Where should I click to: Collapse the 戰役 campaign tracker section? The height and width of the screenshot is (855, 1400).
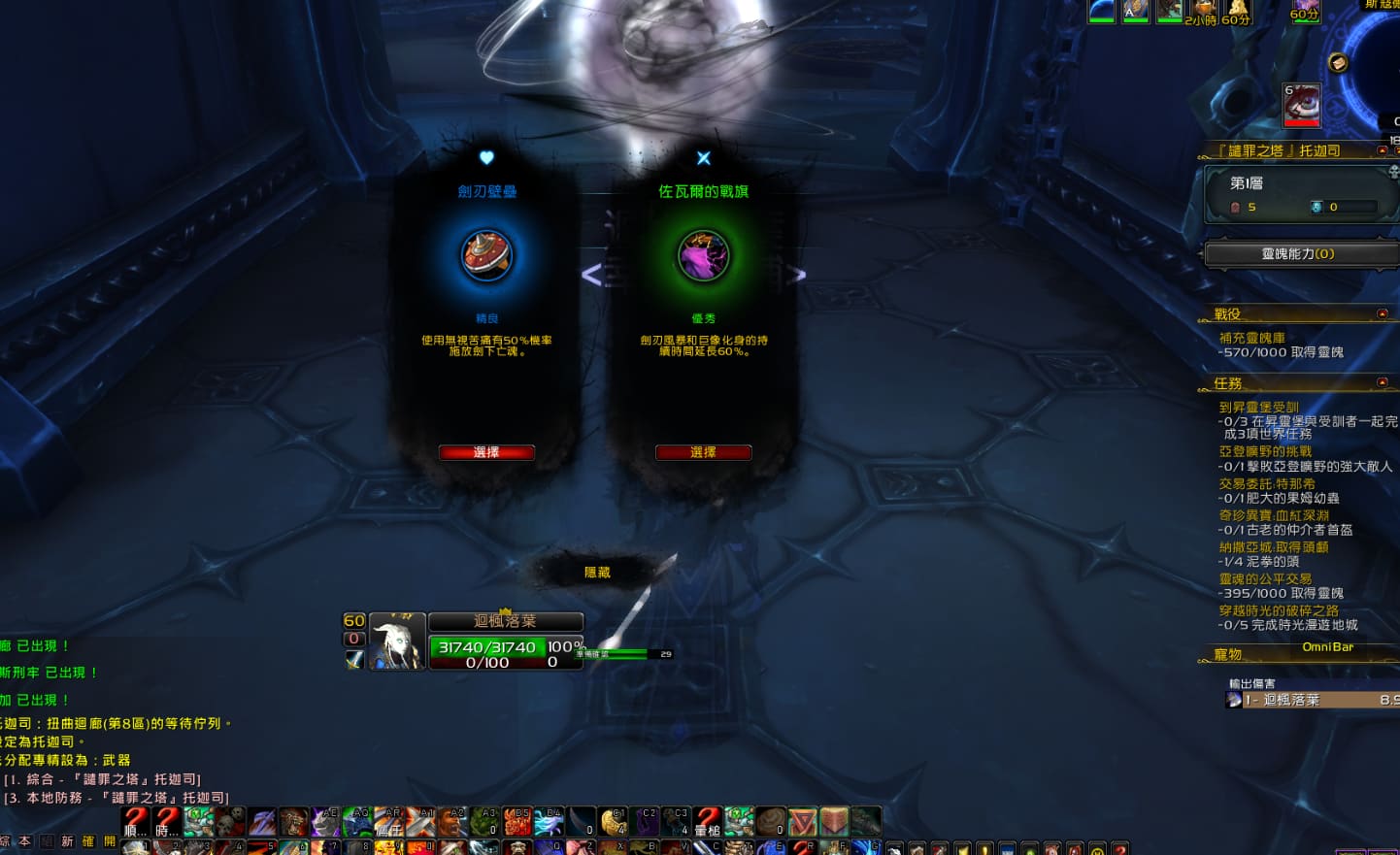[1383, 313]
